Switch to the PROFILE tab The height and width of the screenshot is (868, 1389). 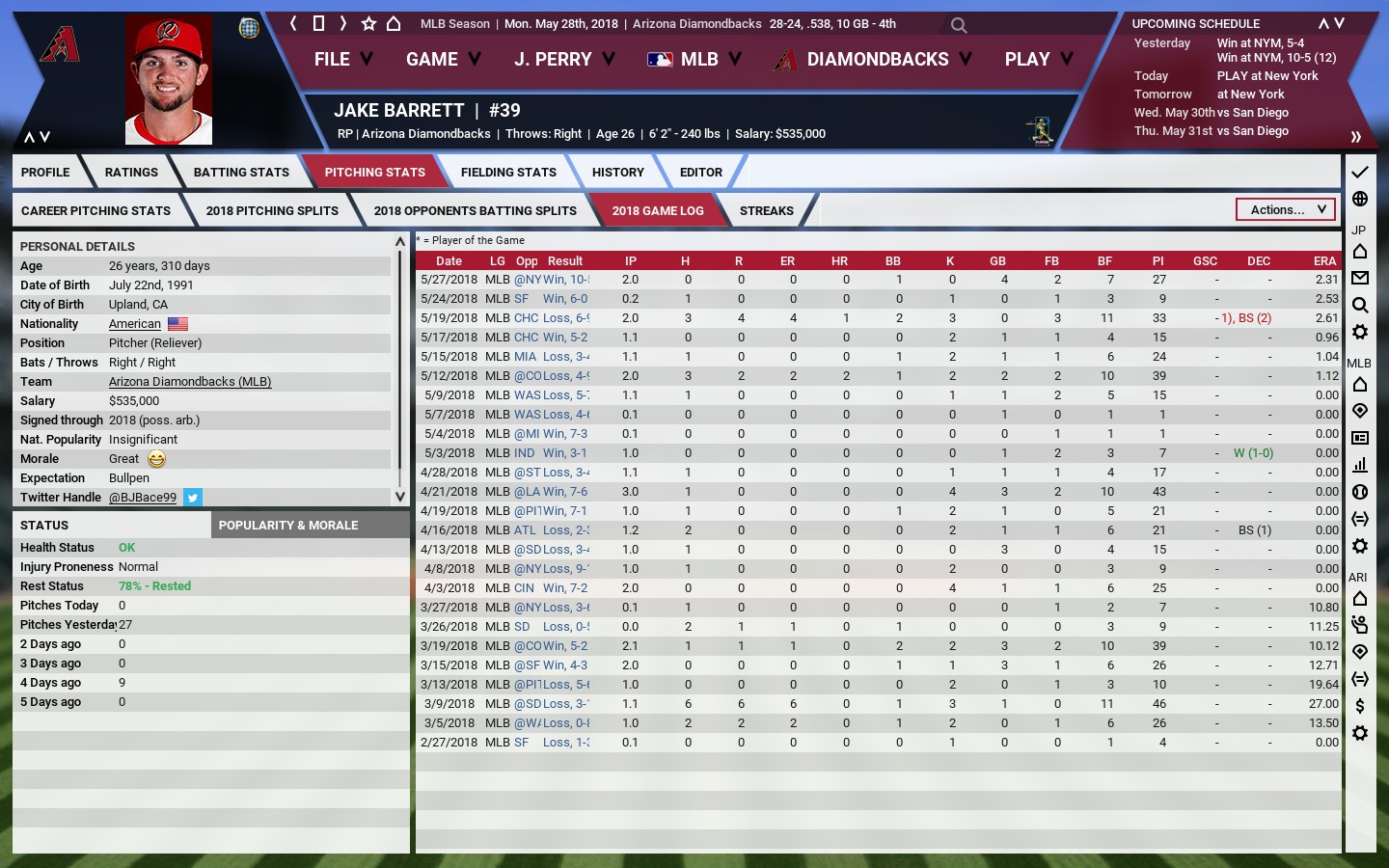45,173
